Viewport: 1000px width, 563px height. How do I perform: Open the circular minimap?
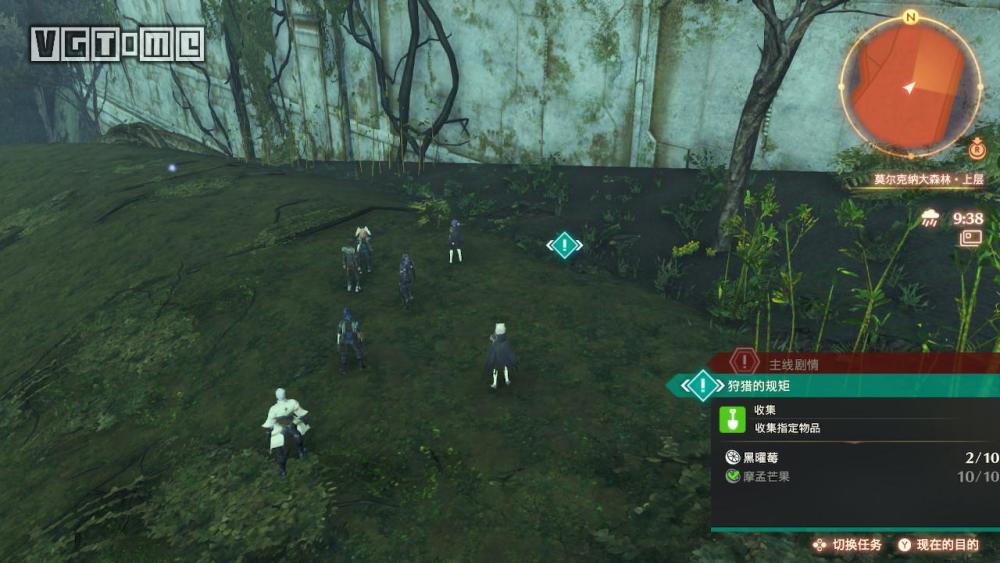[909, 87]
